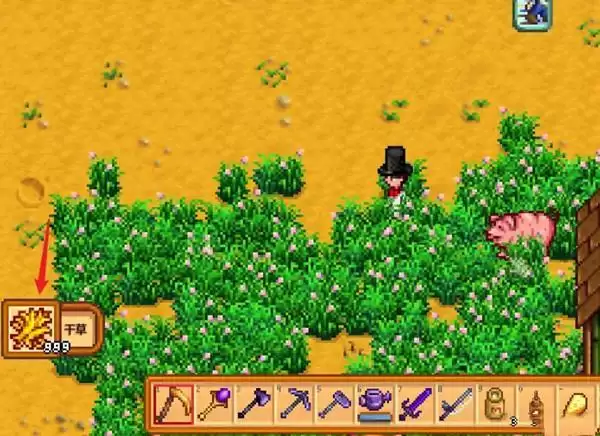The height and width of the screenshot is (436, 600).
Task: Select the purple Galaxy Sword slot
Action: coord(414,407)
